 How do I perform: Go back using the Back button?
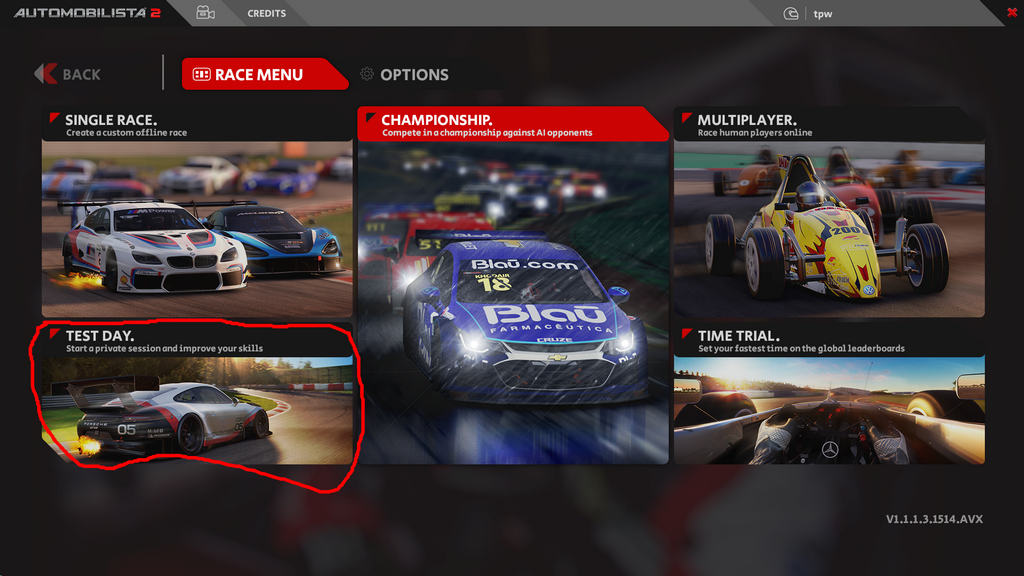tap(68, 74)
